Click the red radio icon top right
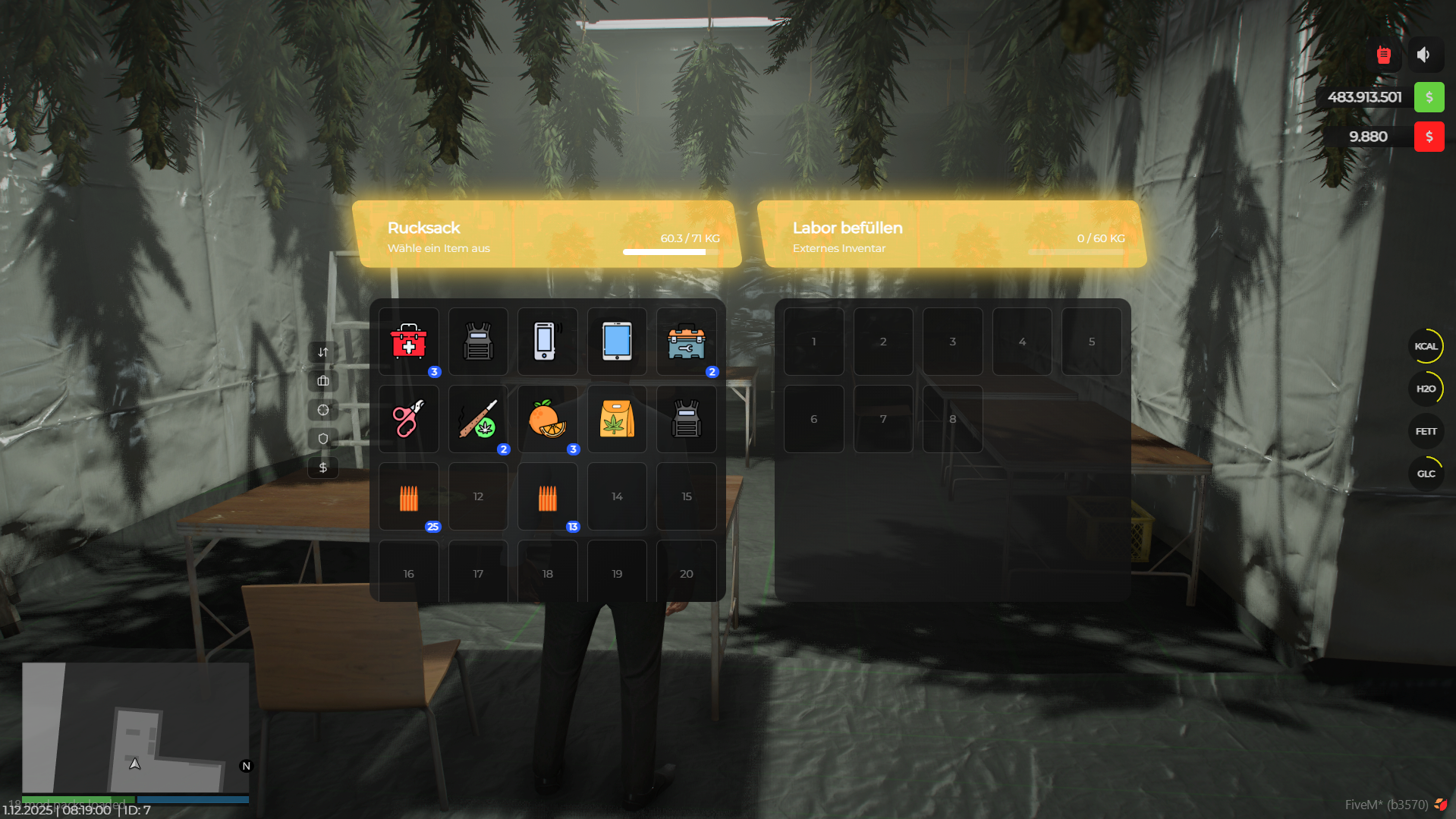The height and width of the screenshot is (819, 1456). [x=1382, y=54]
